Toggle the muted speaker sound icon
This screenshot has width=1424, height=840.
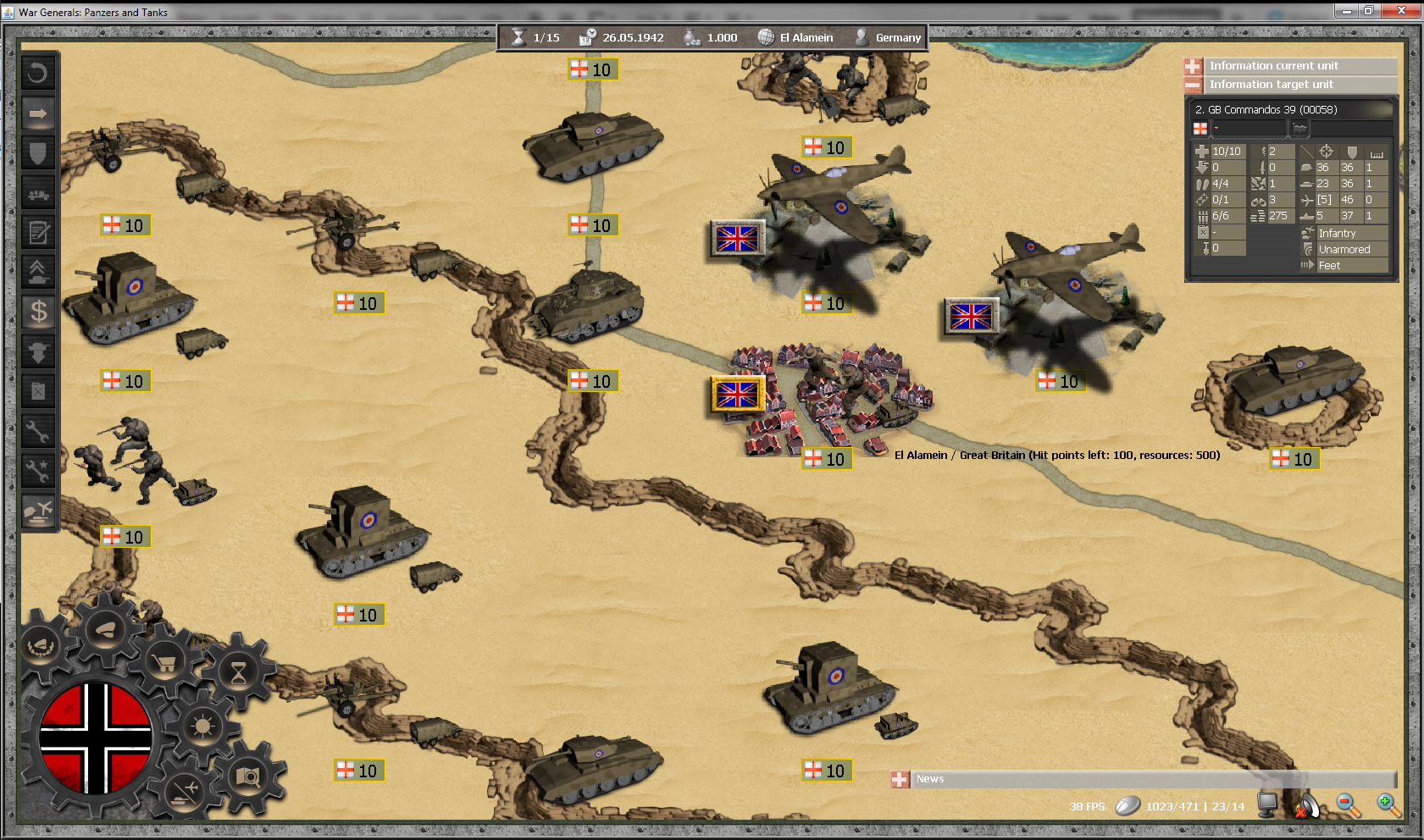[1307, 806]
